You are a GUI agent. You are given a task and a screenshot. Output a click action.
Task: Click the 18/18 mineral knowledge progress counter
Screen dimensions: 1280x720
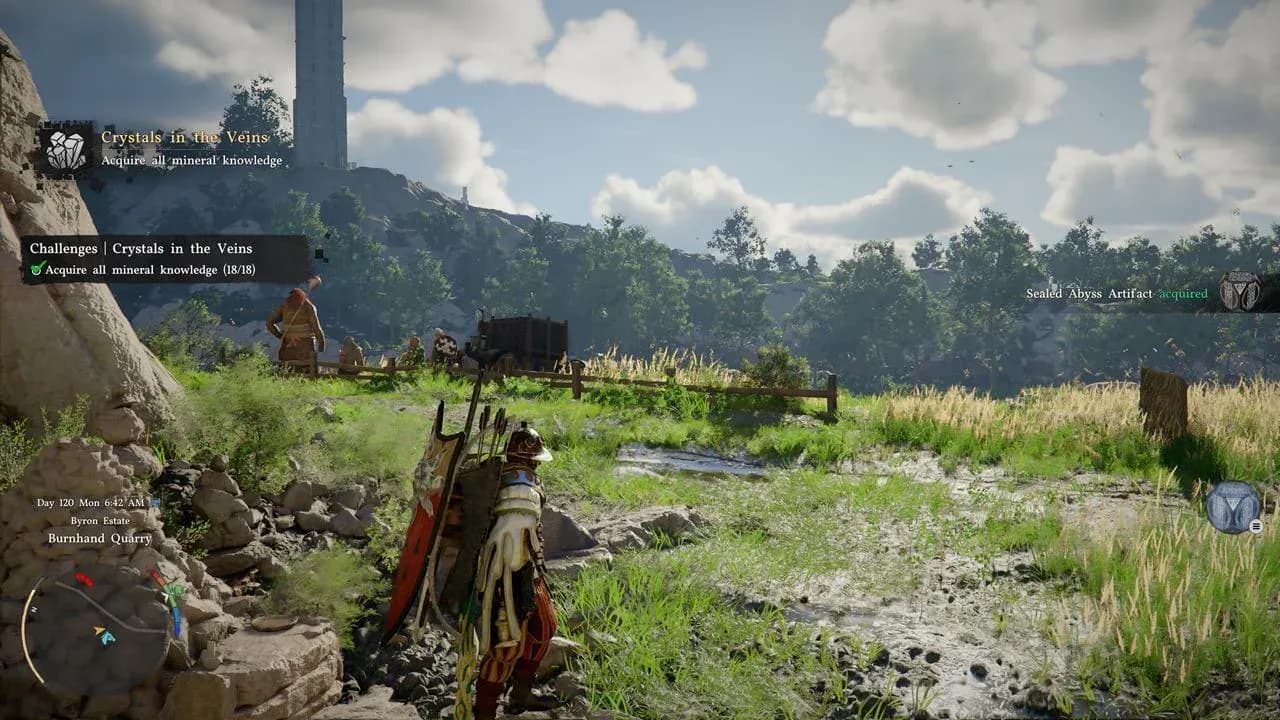pyautogui.click(x=238, y=268)
